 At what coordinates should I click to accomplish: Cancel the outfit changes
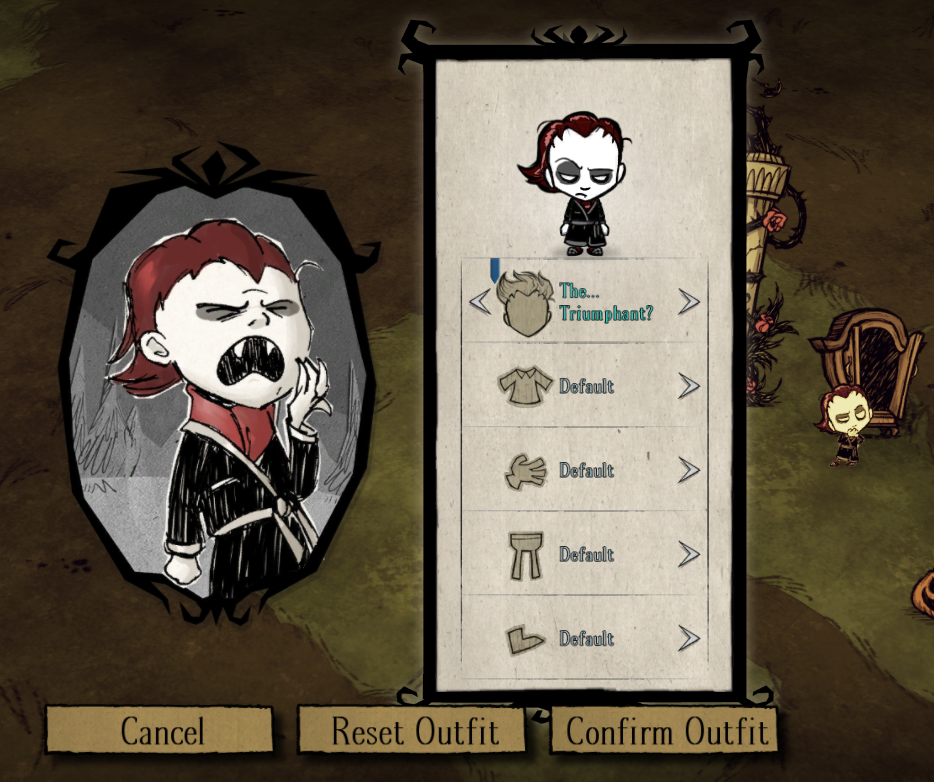160,731
